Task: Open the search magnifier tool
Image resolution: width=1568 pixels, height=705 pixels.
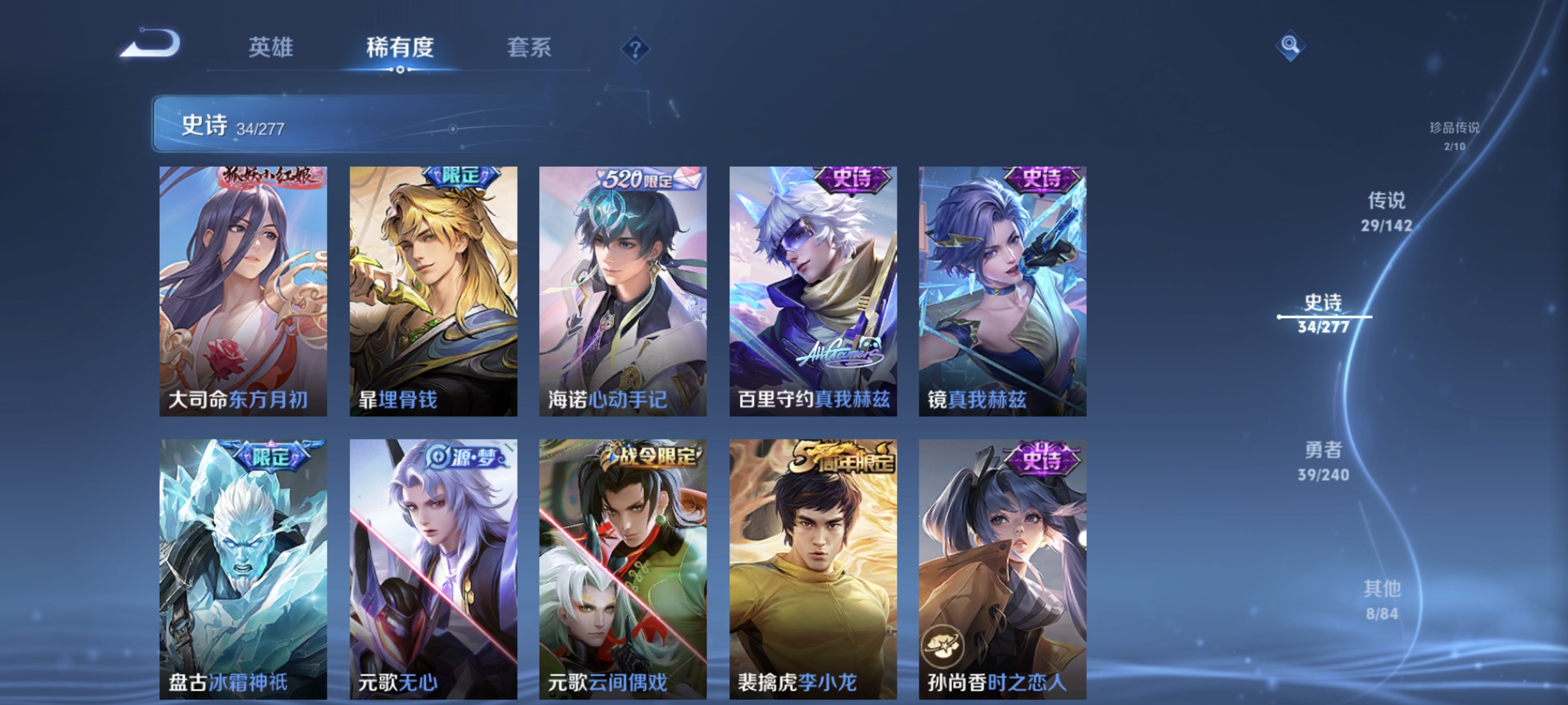Action: (x=1290, y=45)
